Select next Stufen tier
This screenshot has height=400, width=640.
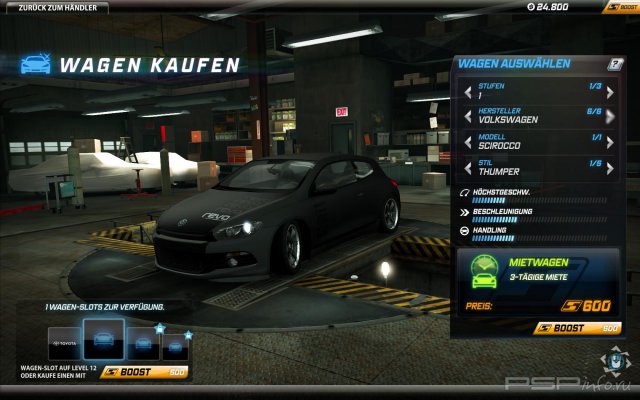coord(616,93)
